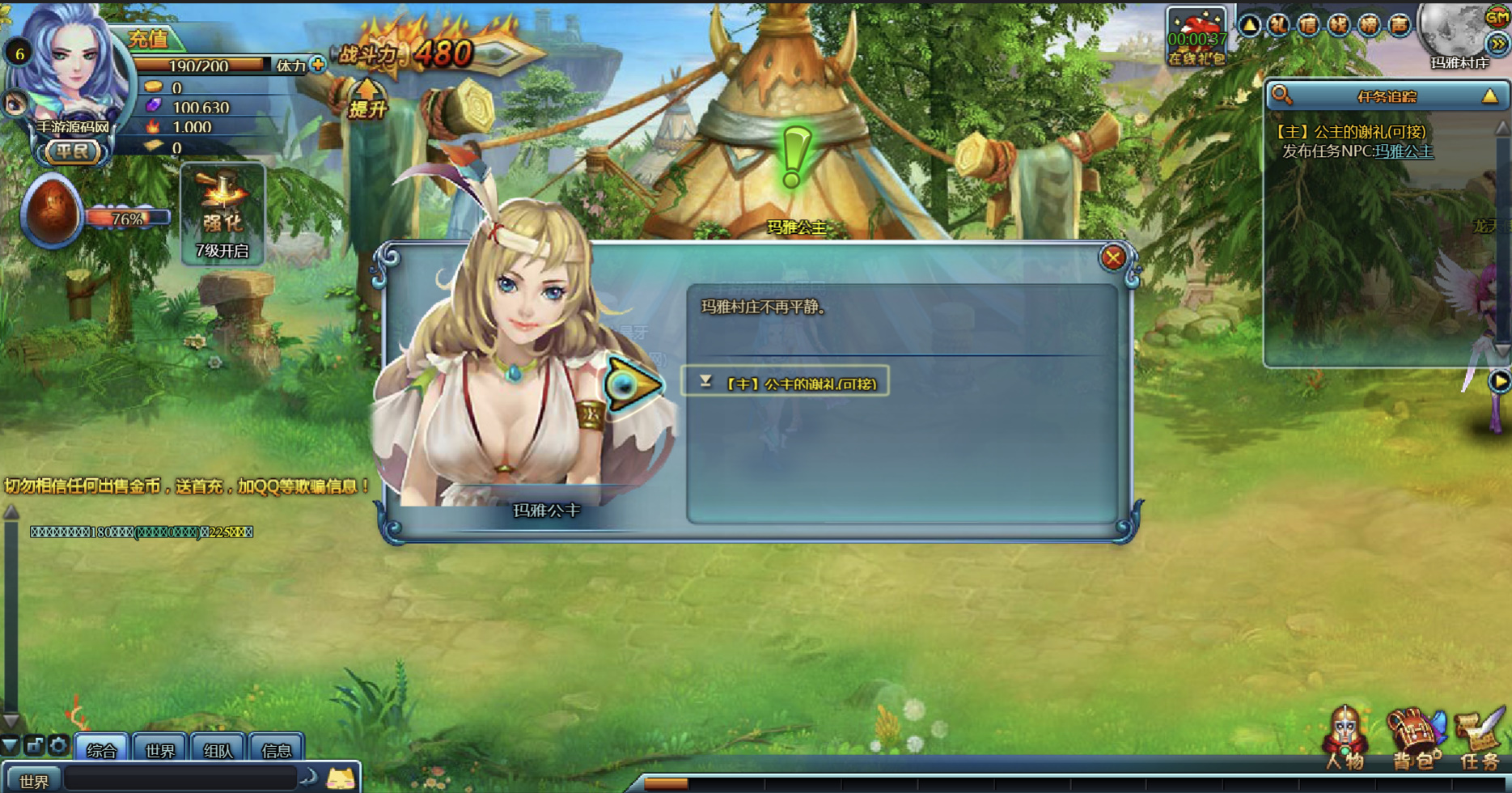Screen dimensions: 1512x793
Task: Accept the 公主的谢礼 quest option in dialogue
Action: [786, 383]
